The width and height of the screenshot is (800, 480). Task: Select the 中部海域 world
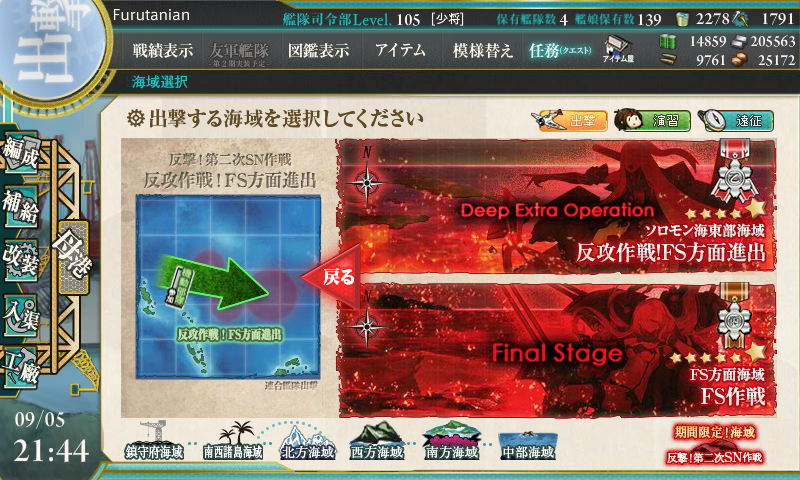pyautogui.click(x=528, y=443)
